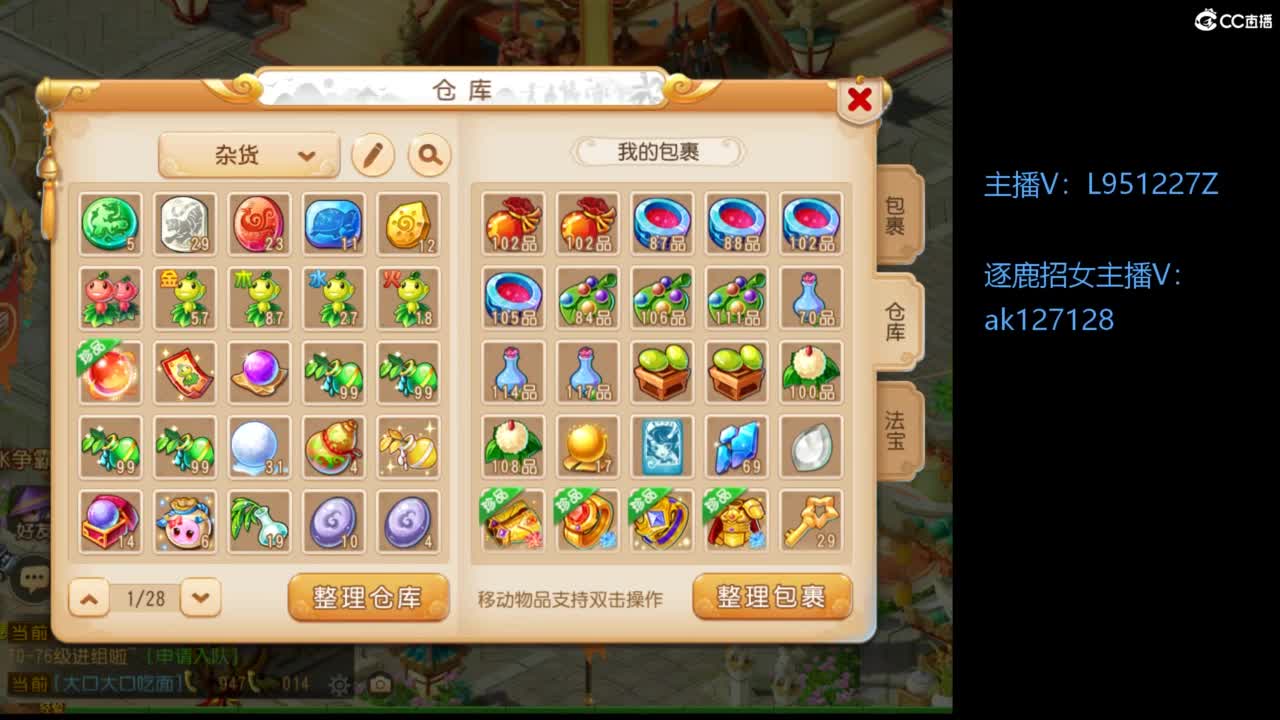
Task: Click the golden key item showing 29
Action: (x=809, y=519)
